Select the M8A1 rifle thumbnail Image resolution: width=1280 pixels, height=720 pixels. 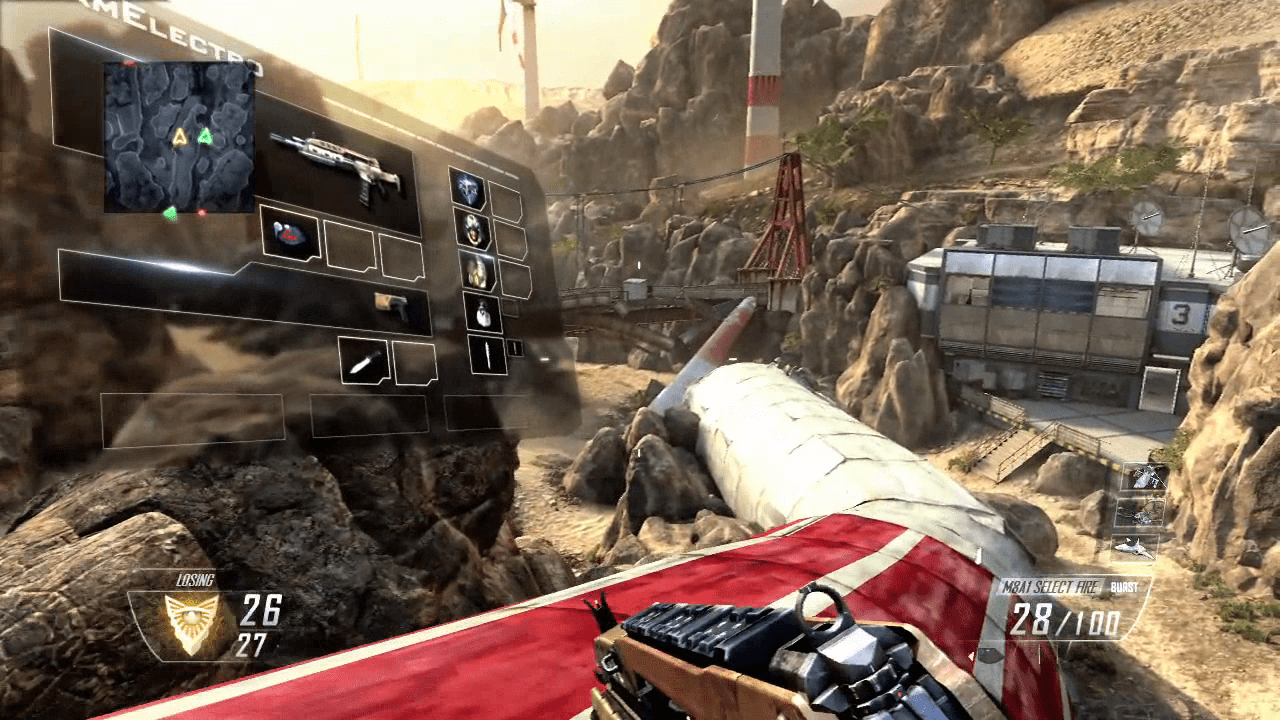tap(360, 172)
